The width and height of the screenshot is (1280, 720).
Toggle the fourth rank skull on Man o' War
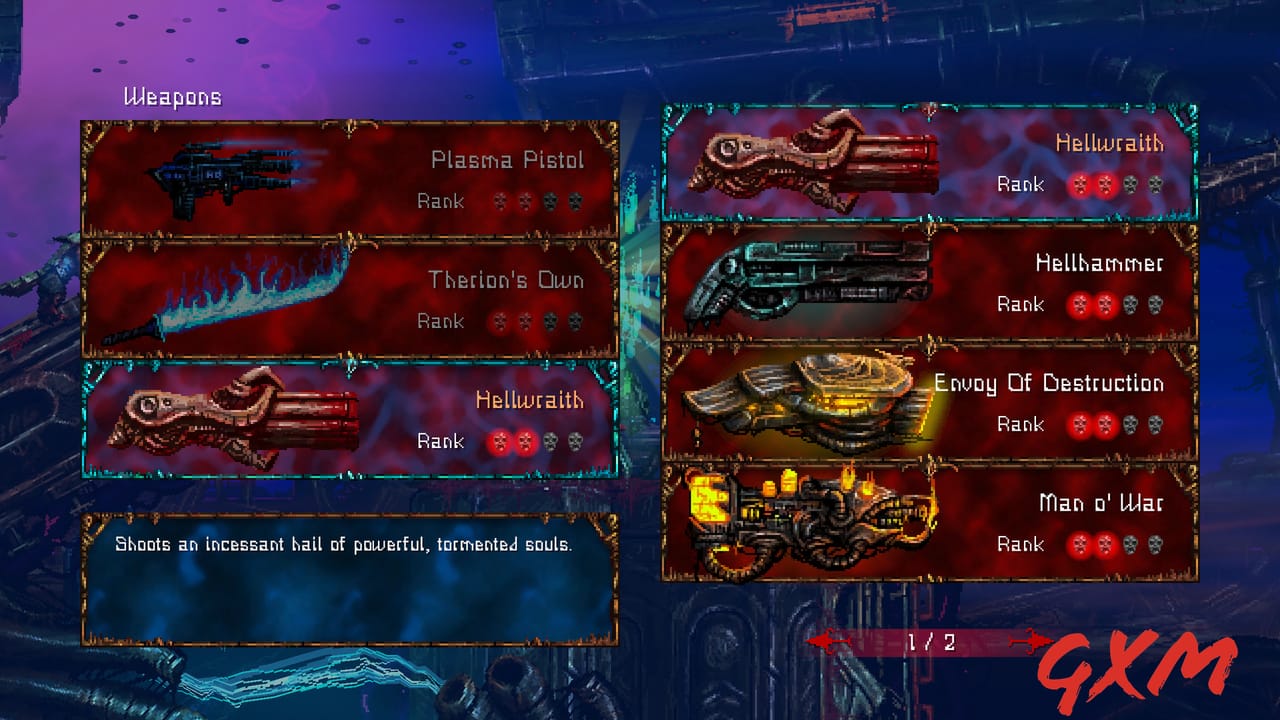[1156, 545]
